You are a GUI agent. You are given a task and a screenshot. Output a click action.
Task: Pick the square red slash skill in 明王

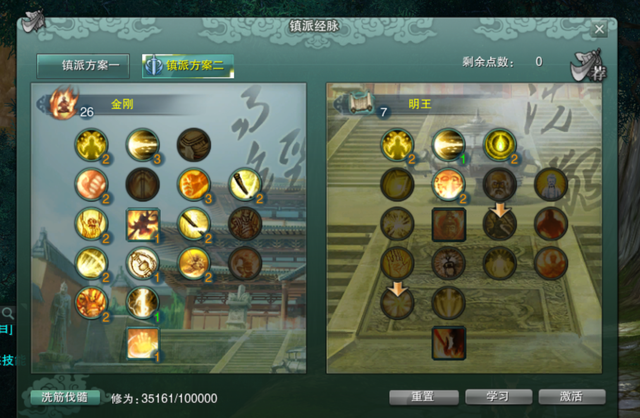click(x=447, y=342)
